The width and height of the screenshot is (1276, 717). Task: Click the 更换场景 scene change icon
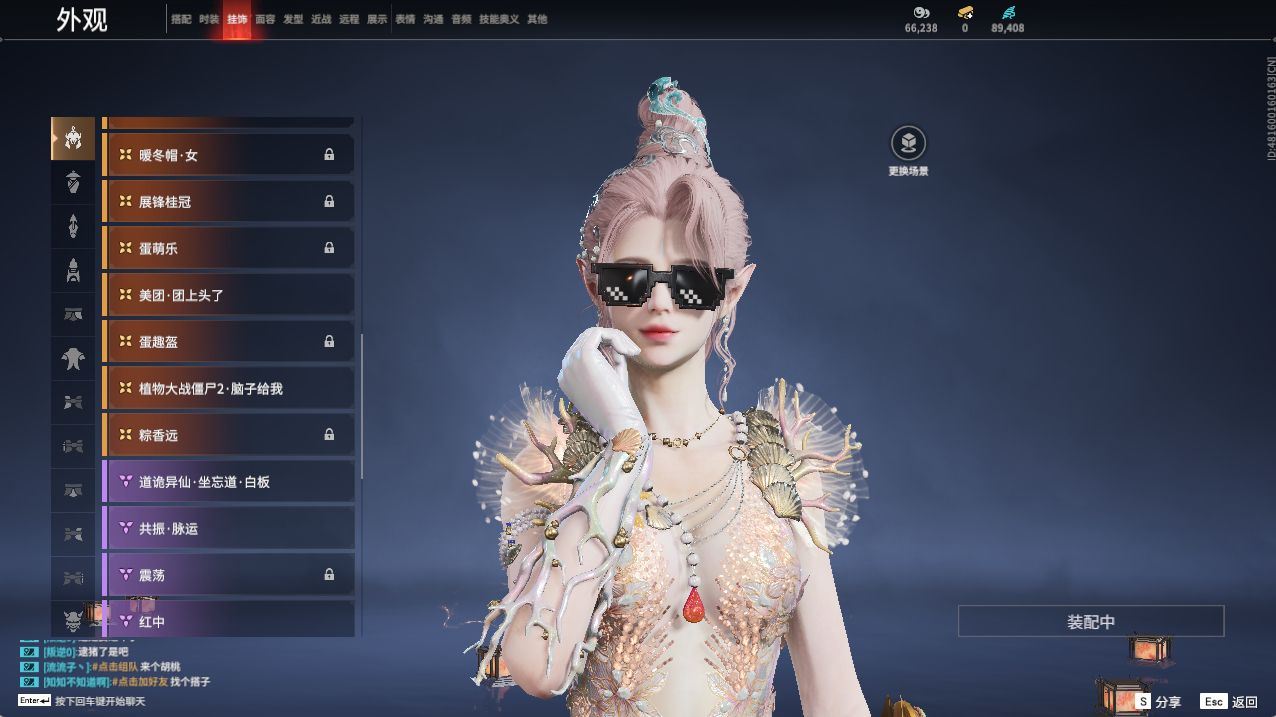[908, 144]
